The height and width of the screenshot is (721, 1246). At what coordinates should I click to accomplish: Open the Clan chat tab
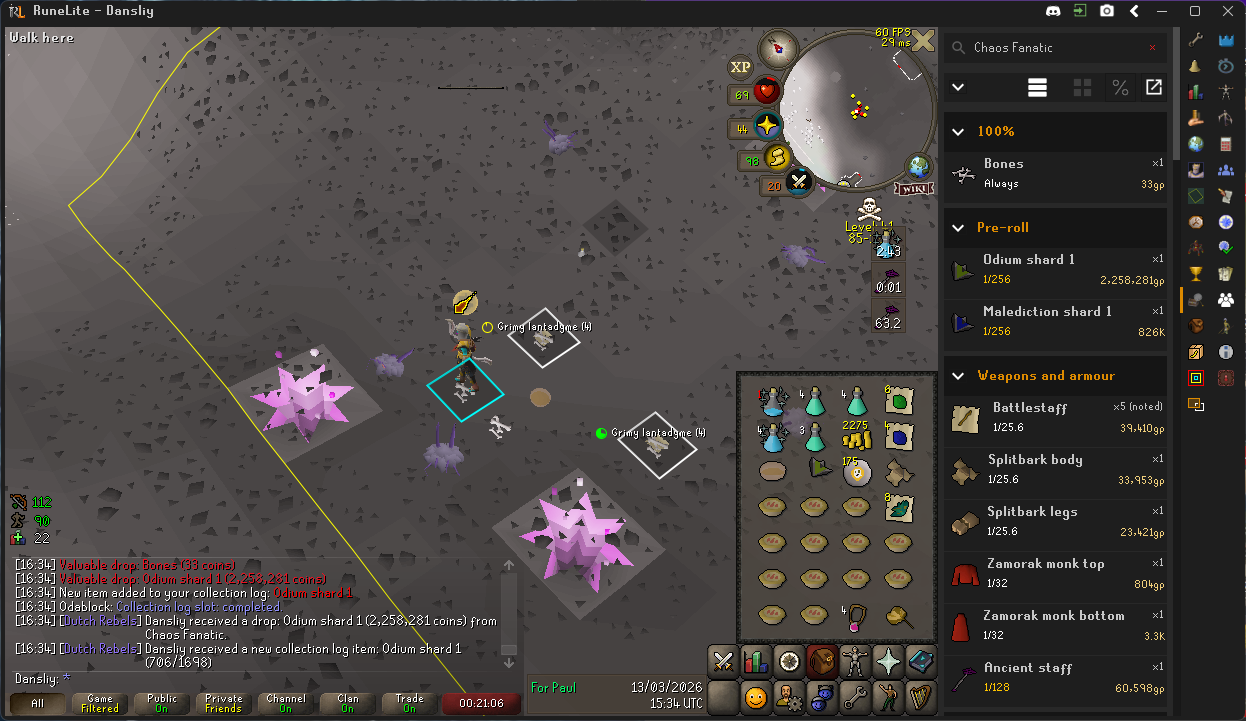coord(347,703)
